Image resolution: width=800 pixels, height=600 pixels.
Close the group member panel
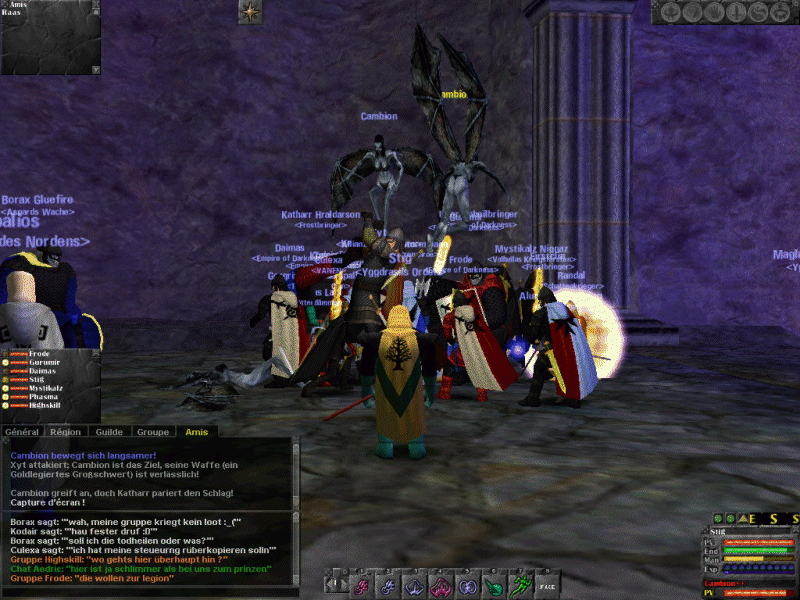click(x=95, y=354)
